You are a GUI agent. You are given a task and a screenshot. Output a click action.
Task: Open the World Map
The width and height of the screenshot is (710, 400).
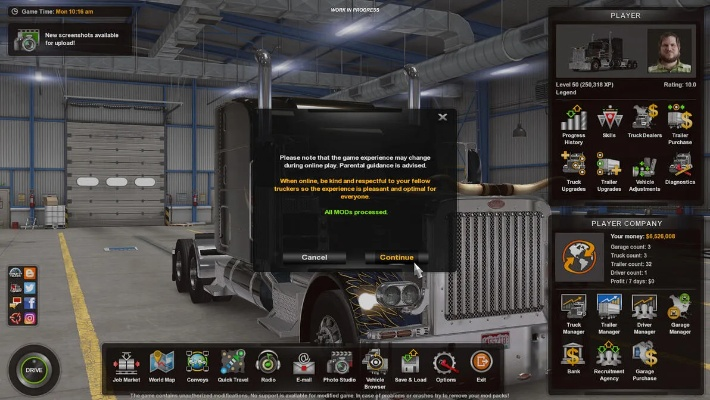[x=161, y=365]
